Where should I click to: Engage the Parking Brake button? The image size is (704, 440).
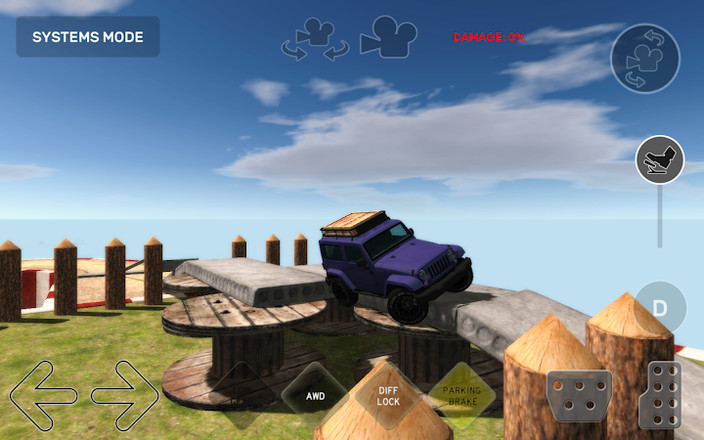[460, 396]
